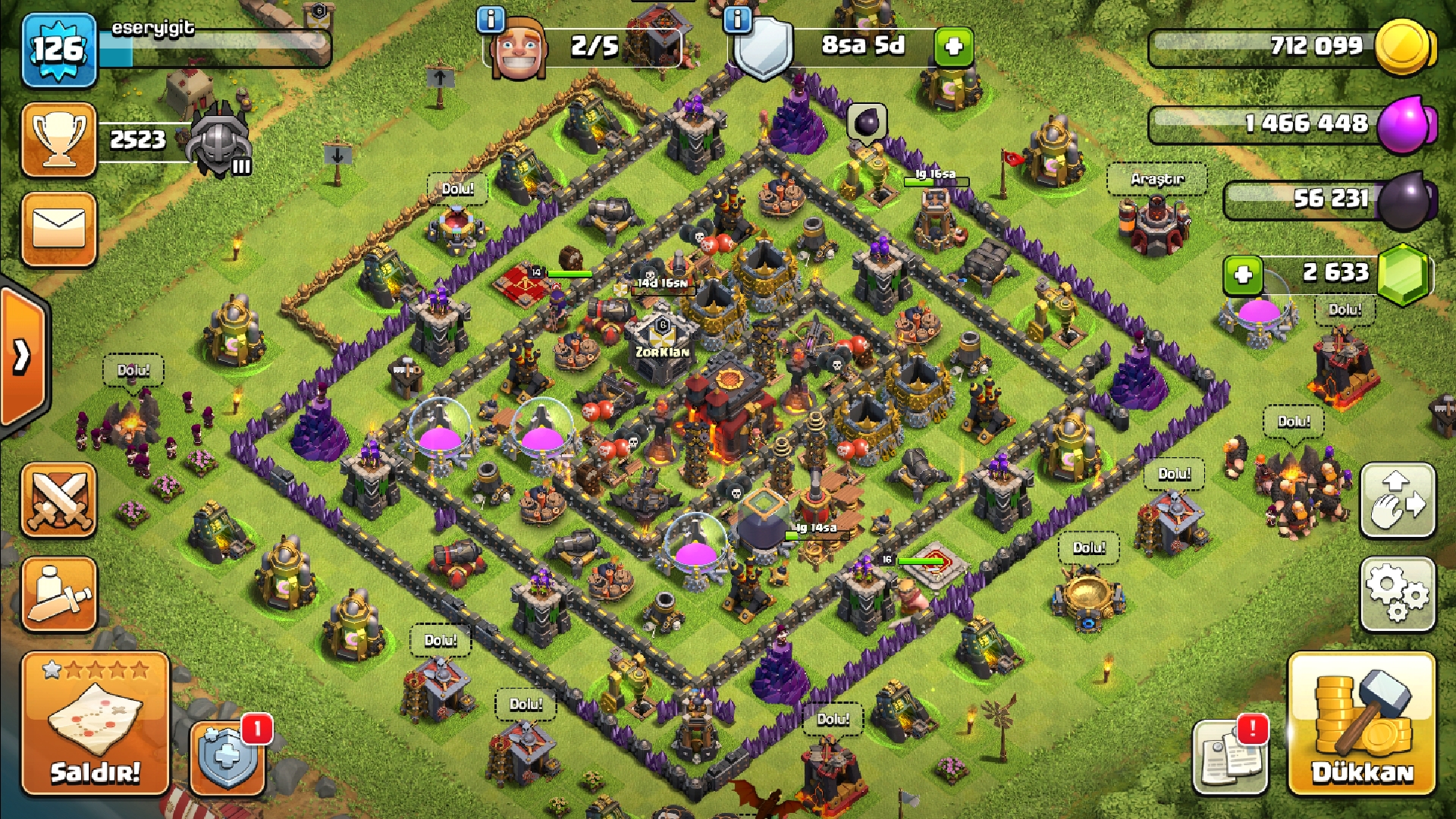This screenshot has height=819, width=1456.
Task: Open the mail inbox envelope
Action: [59, 229]
